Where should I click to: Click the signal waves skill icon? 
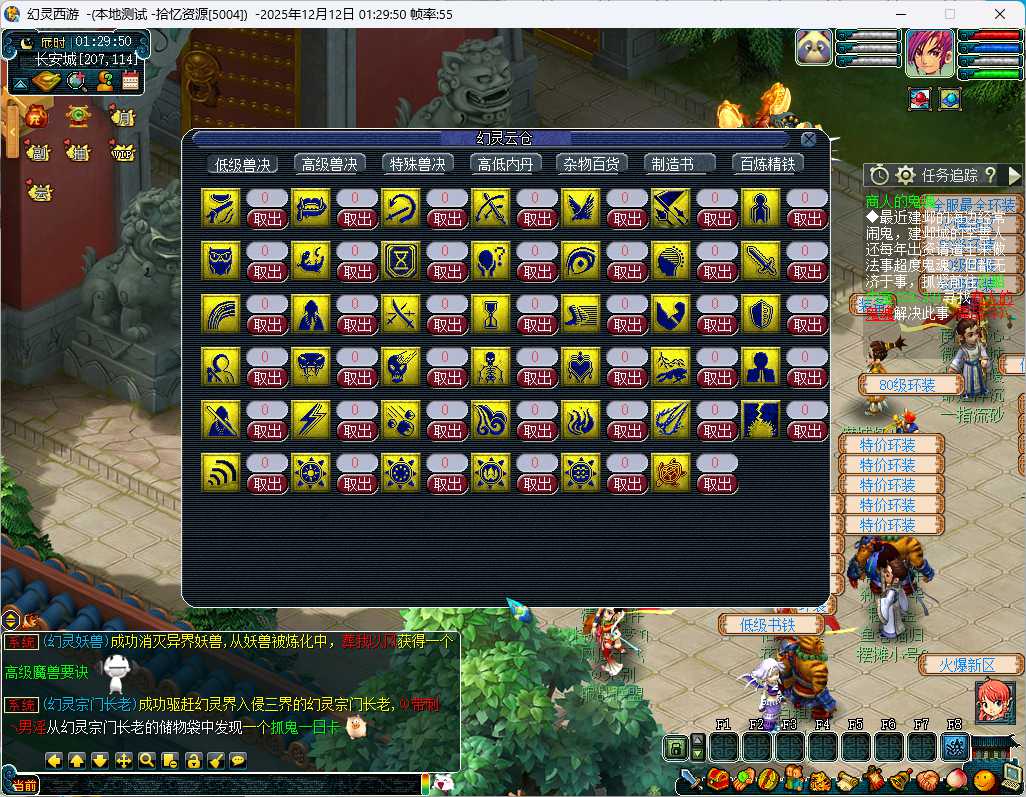pos(220,472)
